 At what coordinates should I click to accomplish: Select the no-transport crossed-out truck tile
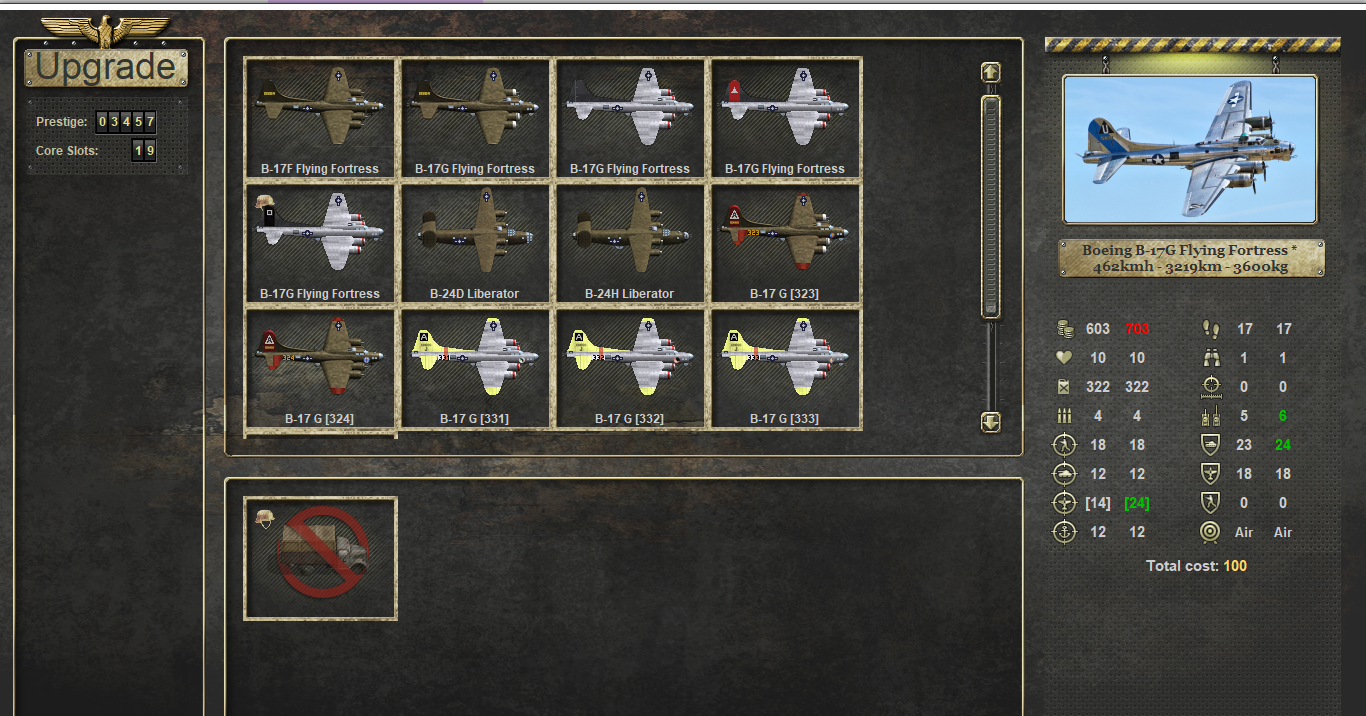320,558
